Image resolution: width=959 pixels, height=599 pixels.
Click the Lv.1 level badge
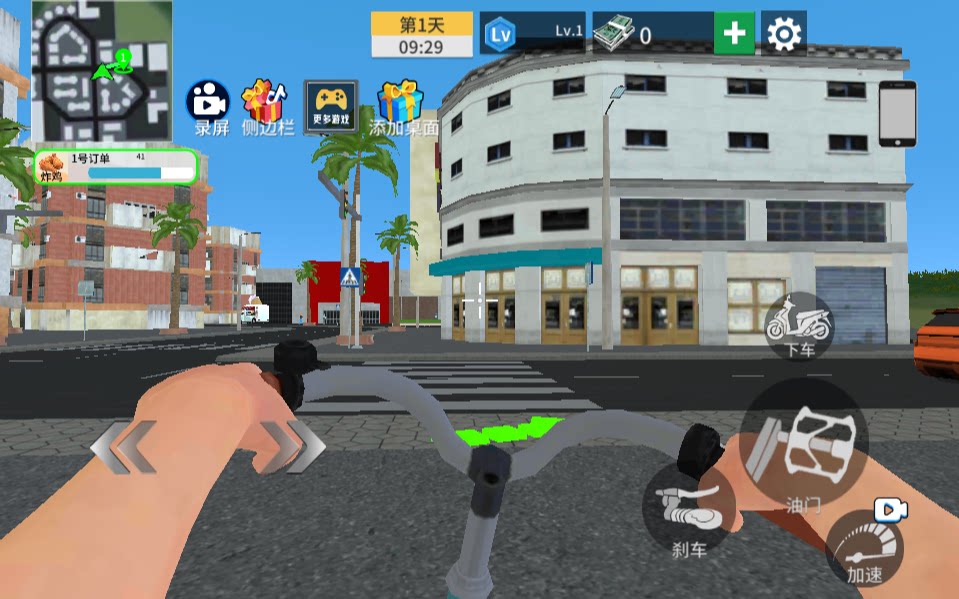pyautogui.click(x=532, y=34)
